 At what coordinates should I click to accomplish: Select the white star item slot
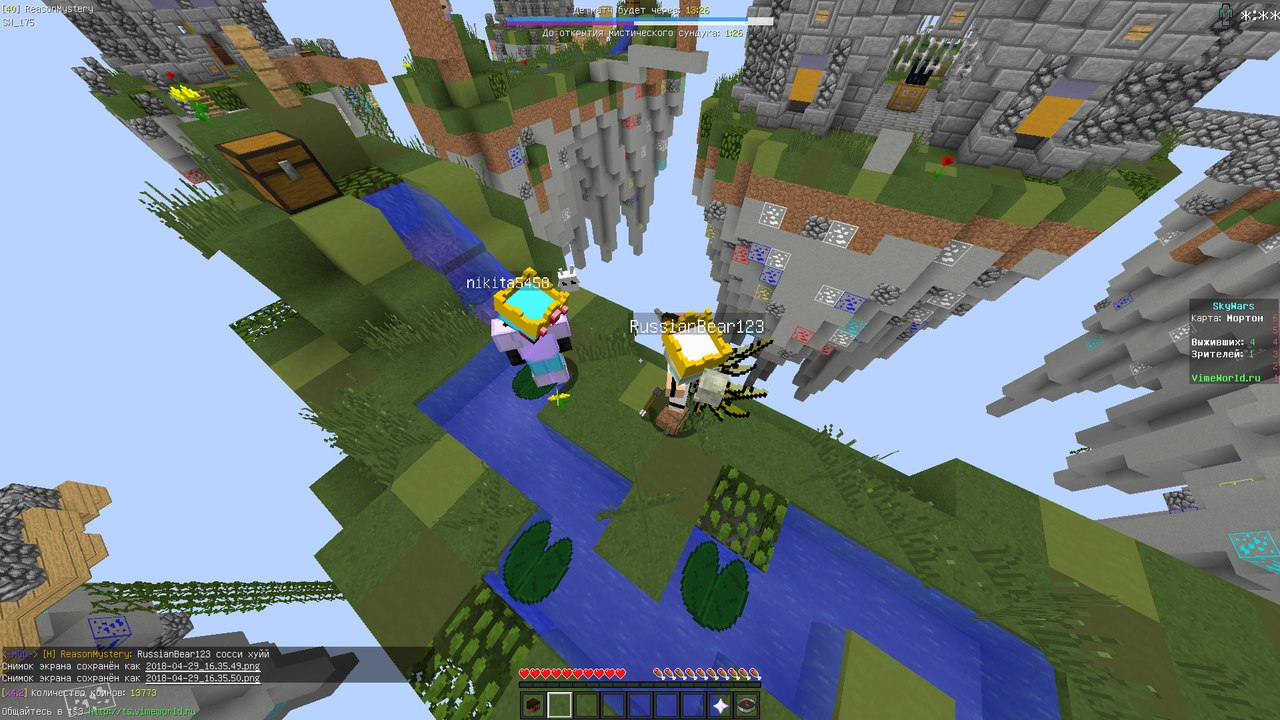tap(719, 705)
